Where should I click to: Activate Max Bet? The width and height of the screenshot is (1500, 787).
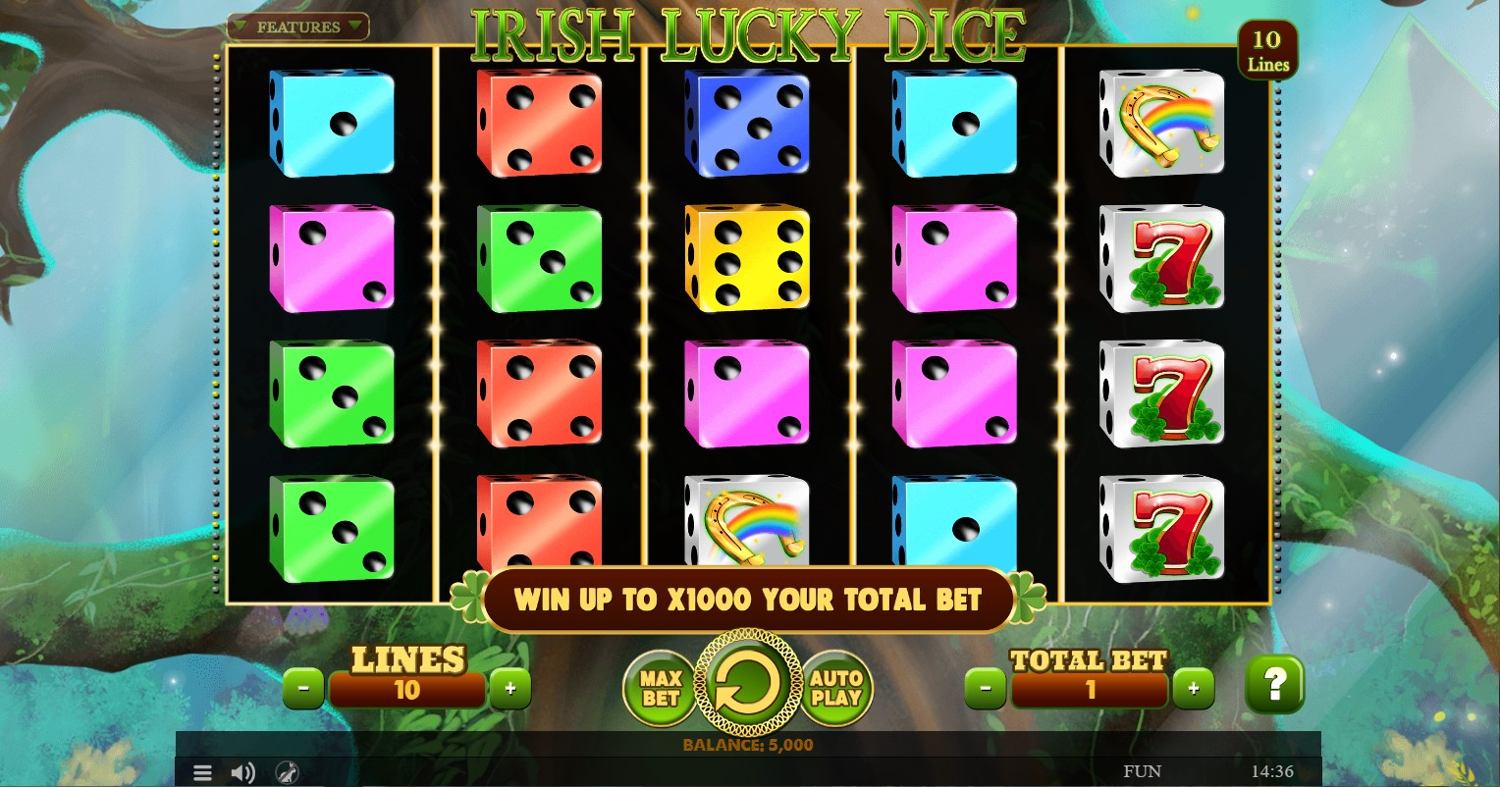click(x=660, y=688)
